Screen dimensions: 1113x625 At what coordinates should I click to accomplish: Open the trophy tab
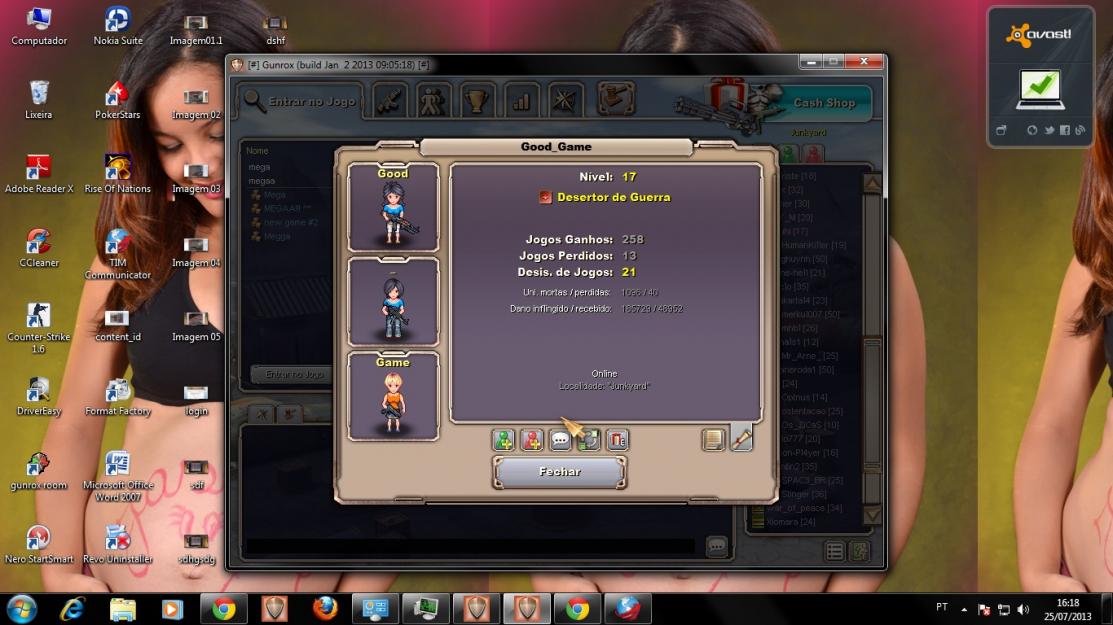(477, 101)
